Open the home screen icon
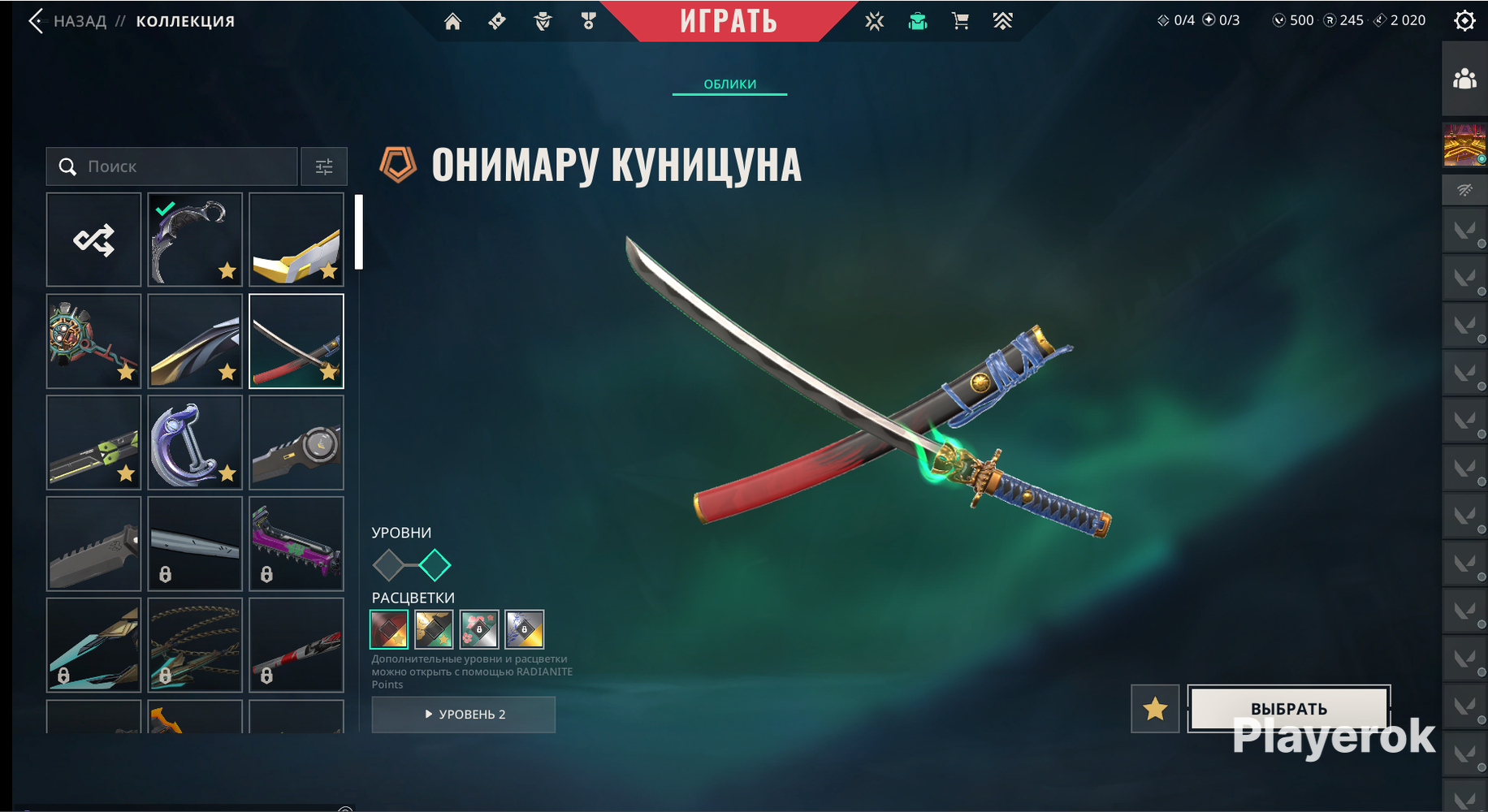Image resolution: width=1488 pixels, height=812 pixels. [452, 21]
